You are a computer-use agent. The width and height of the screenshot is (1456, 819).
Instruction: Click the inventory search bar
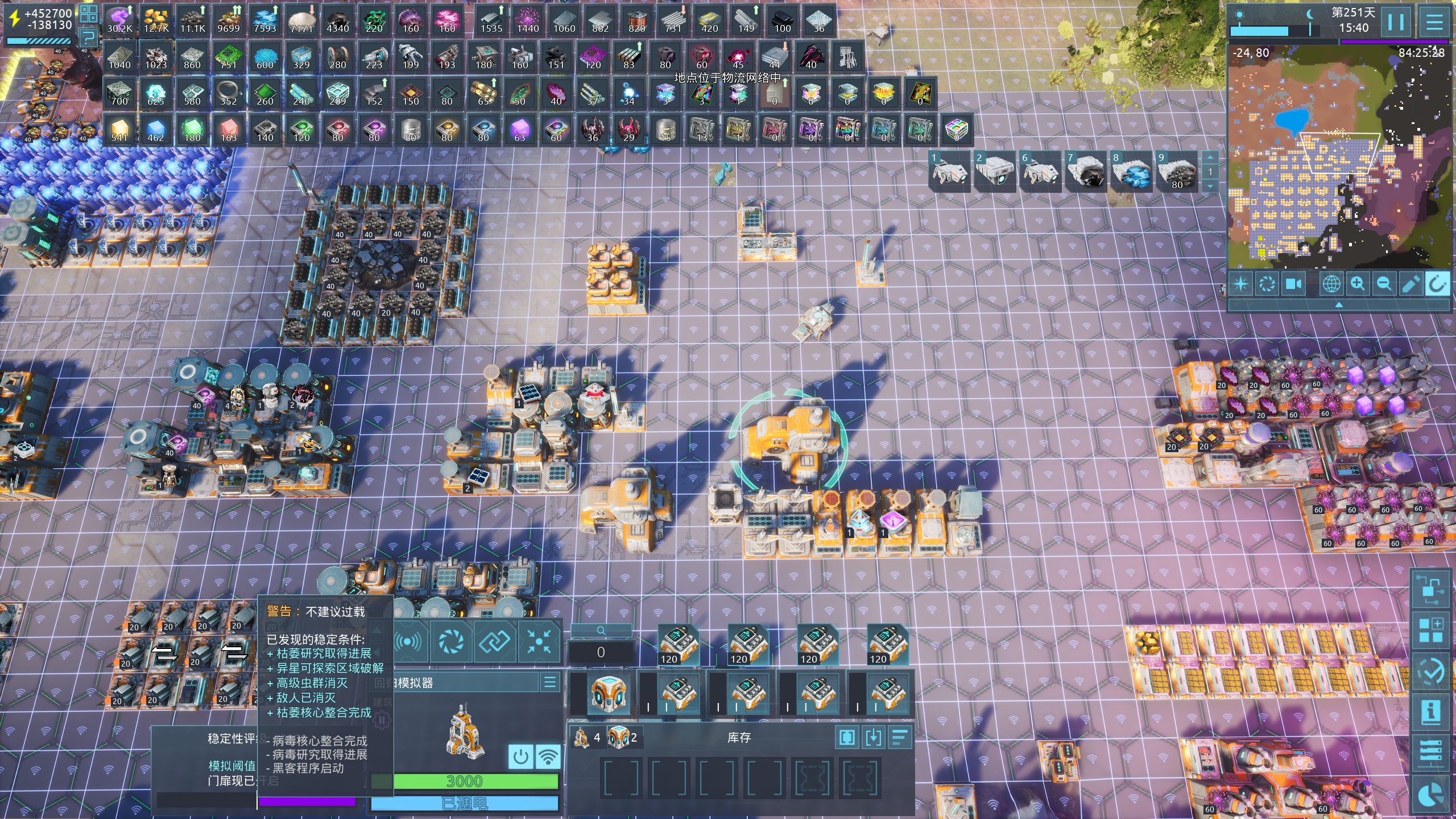[601, 631]
